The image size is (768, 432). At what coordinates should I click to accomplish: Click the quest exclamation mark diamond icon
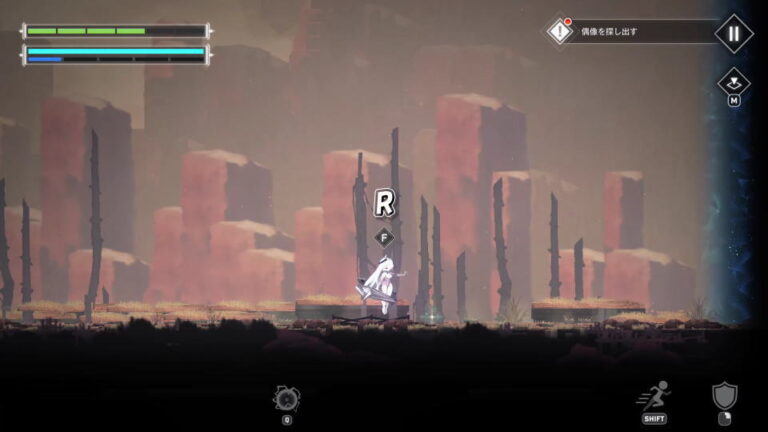click(x=559, y=31)
